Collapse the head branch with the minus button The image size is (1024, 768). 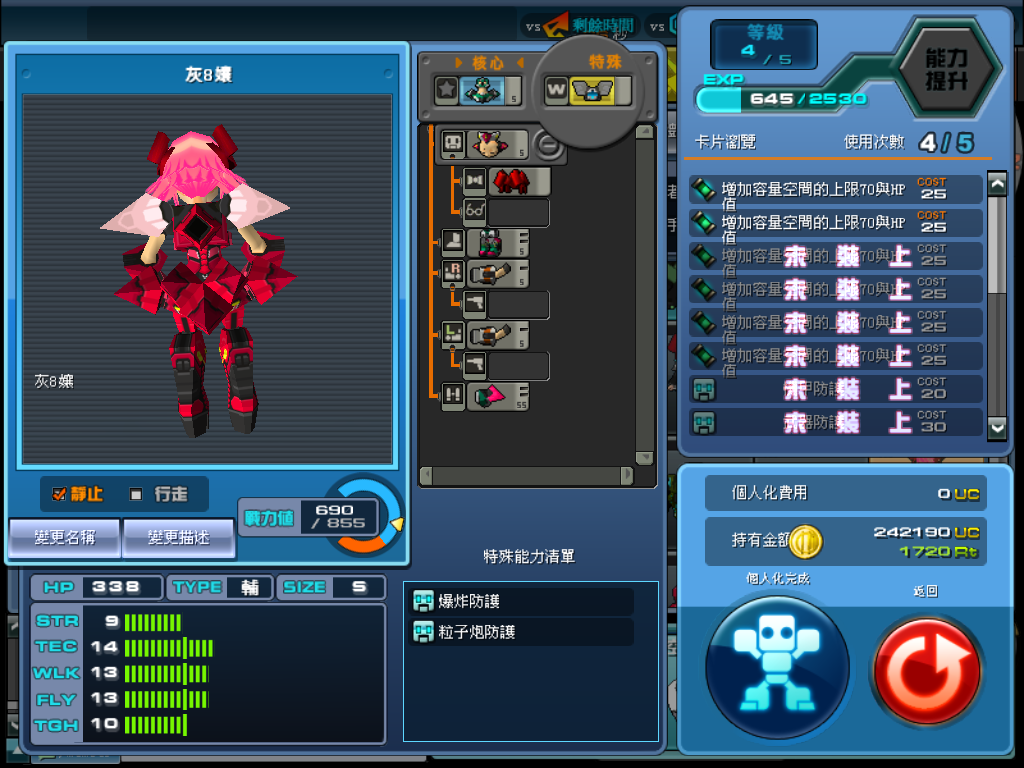tap(547, 145)
